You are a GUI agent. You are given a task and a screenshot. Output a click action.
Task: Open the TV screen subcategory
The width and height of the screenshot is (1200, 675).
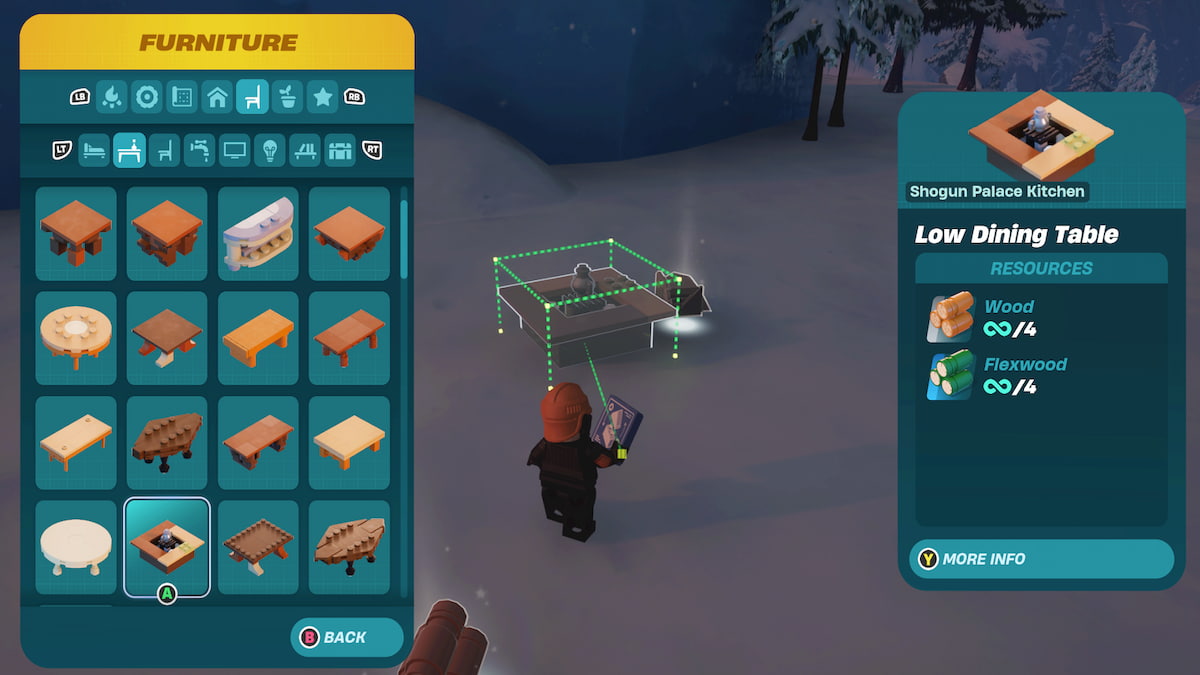click(234, 150)
